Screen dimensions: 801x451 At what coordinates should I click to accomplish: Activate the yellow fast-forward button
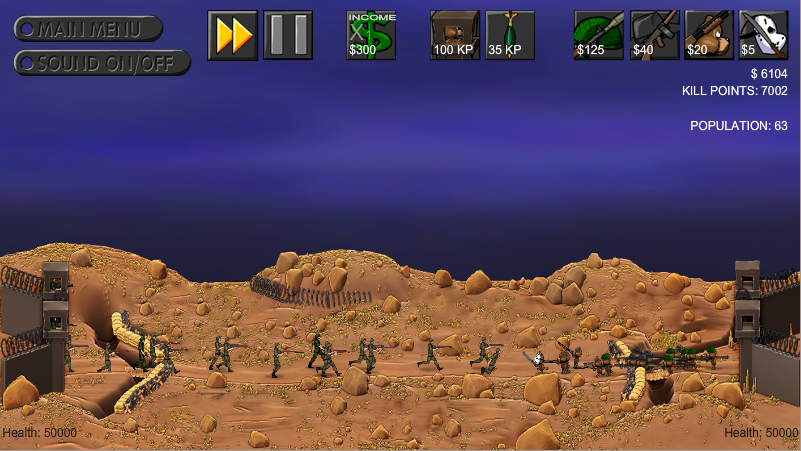click(233, 35)
